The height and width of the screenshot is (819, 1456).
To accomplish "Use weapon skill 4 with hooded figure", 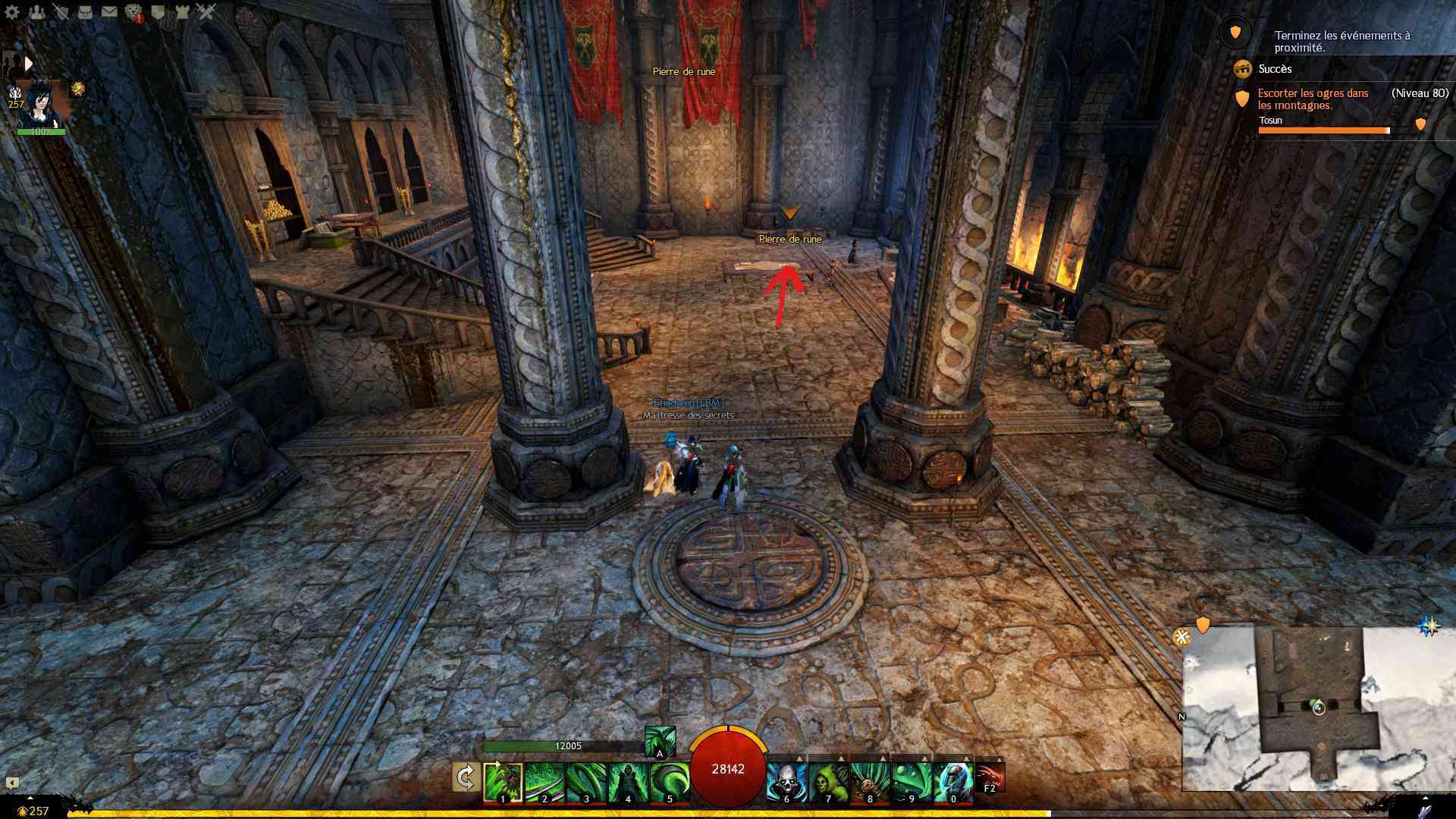I will pyautogui.click(x=628, y=783).
